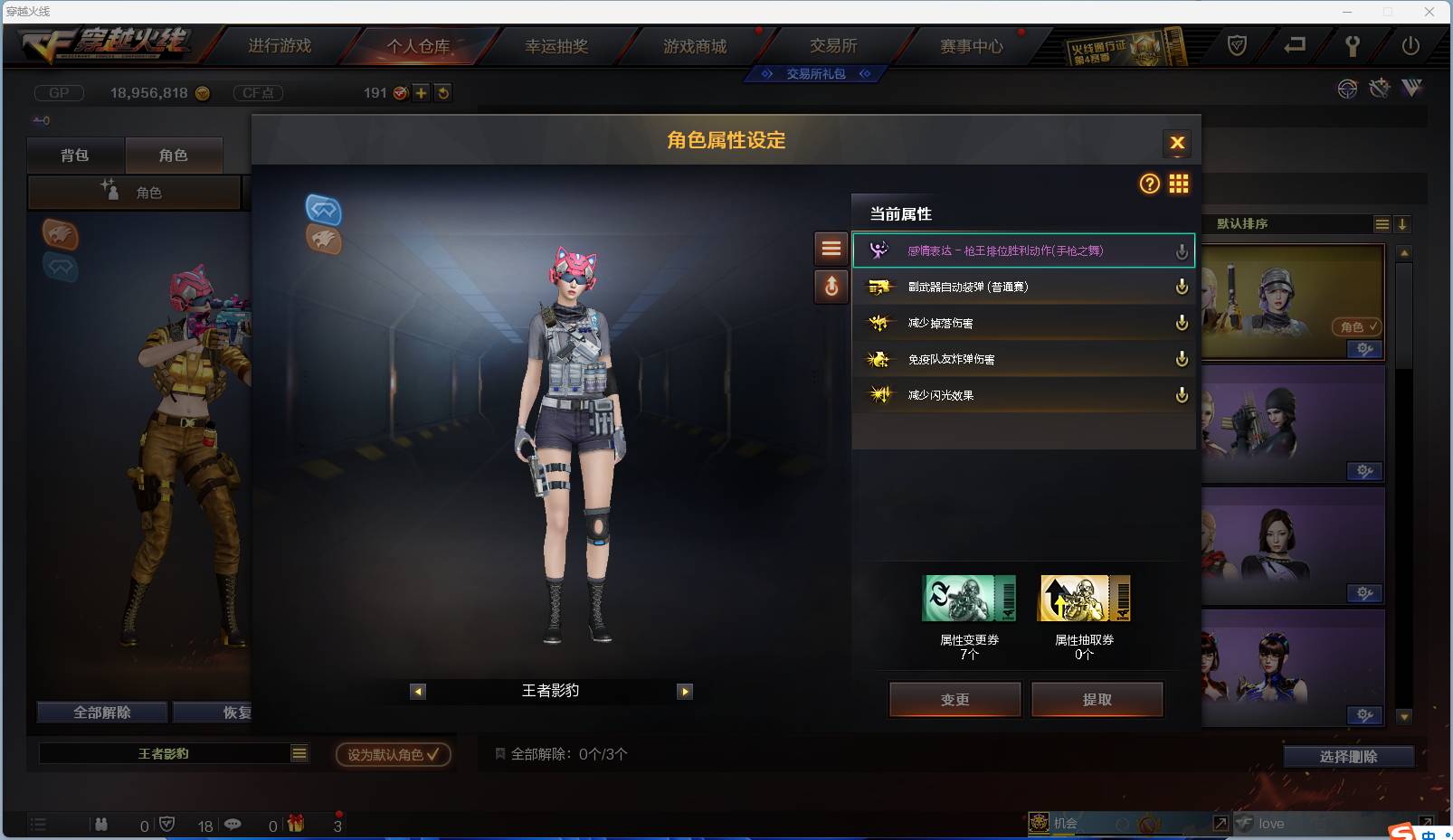Image resolution: width=1453 pixels, height=840 pixels.
Task: Click the refresh icon next to CF点 balance
Action: [442, 92]
